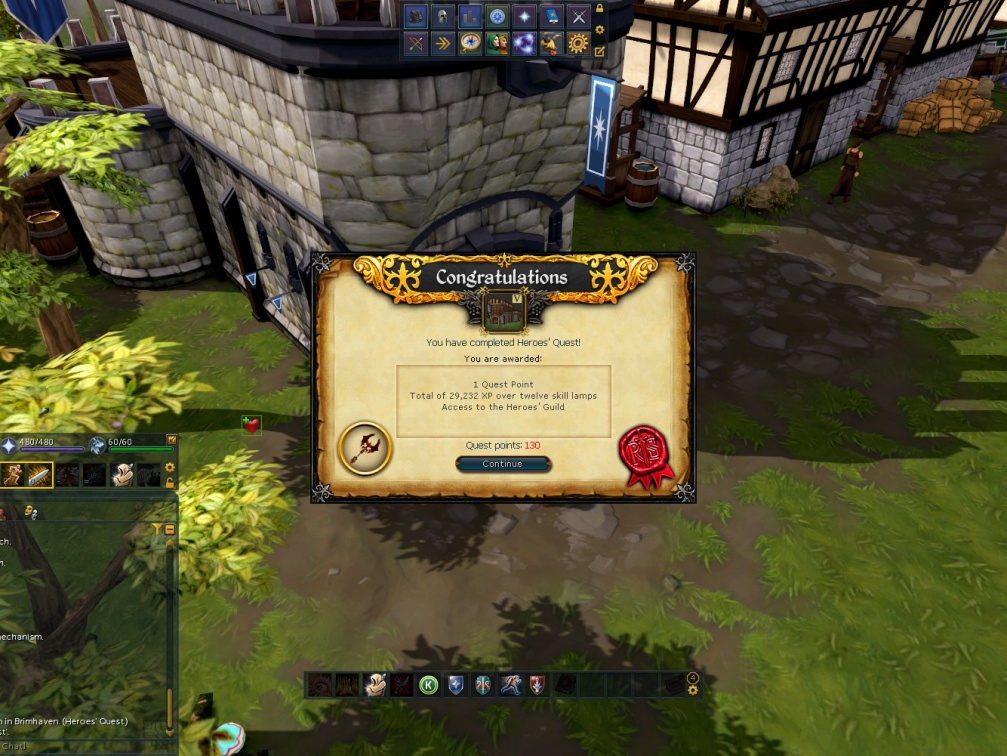Screen dimensions: 1007x756
Task: Open the chat filter funnel icon
Action: point(158,528)
